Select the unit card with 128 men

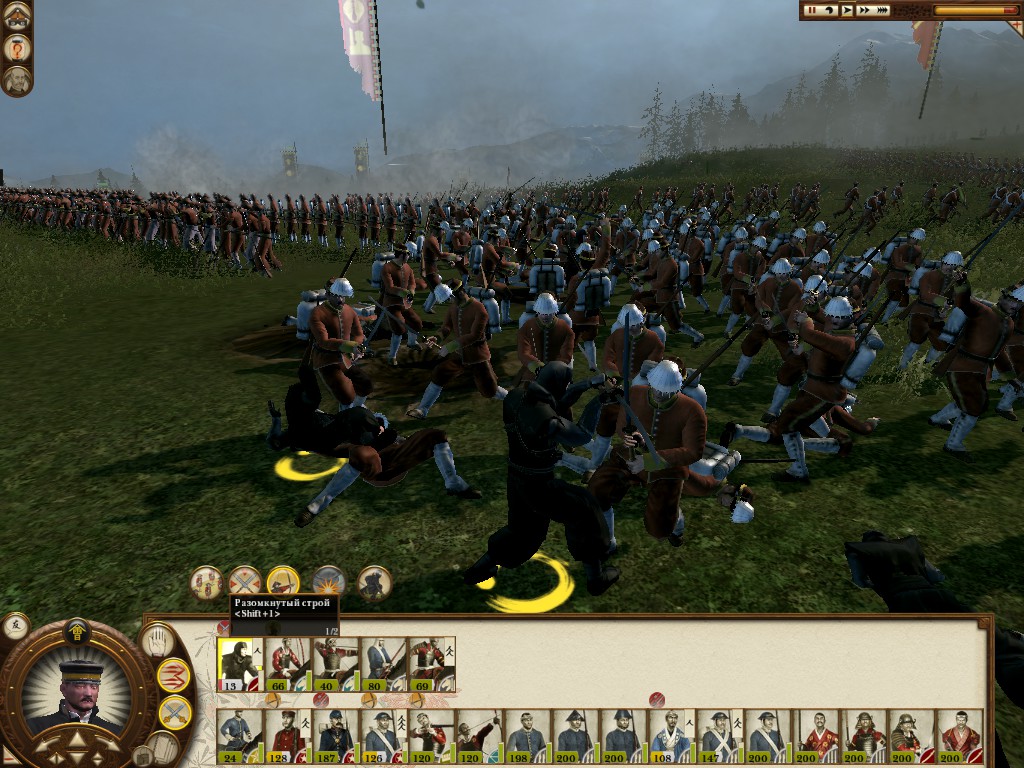(x=288, y=736)
